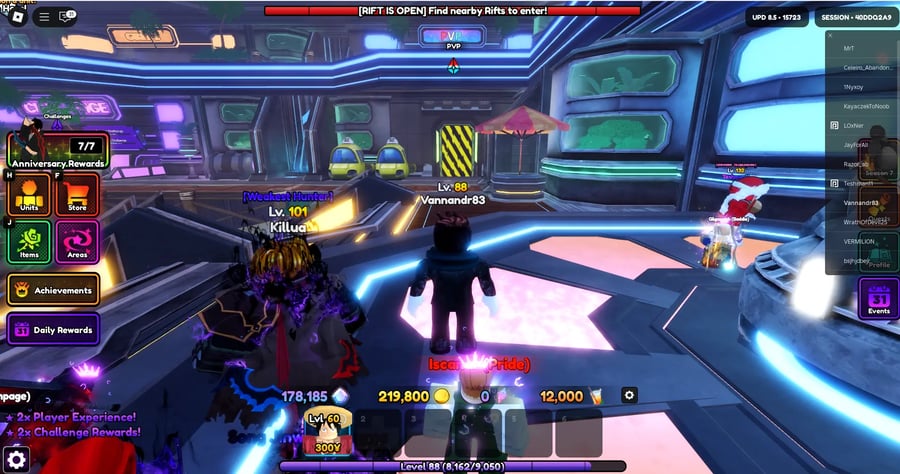Open the Items menu

(29, 242)
